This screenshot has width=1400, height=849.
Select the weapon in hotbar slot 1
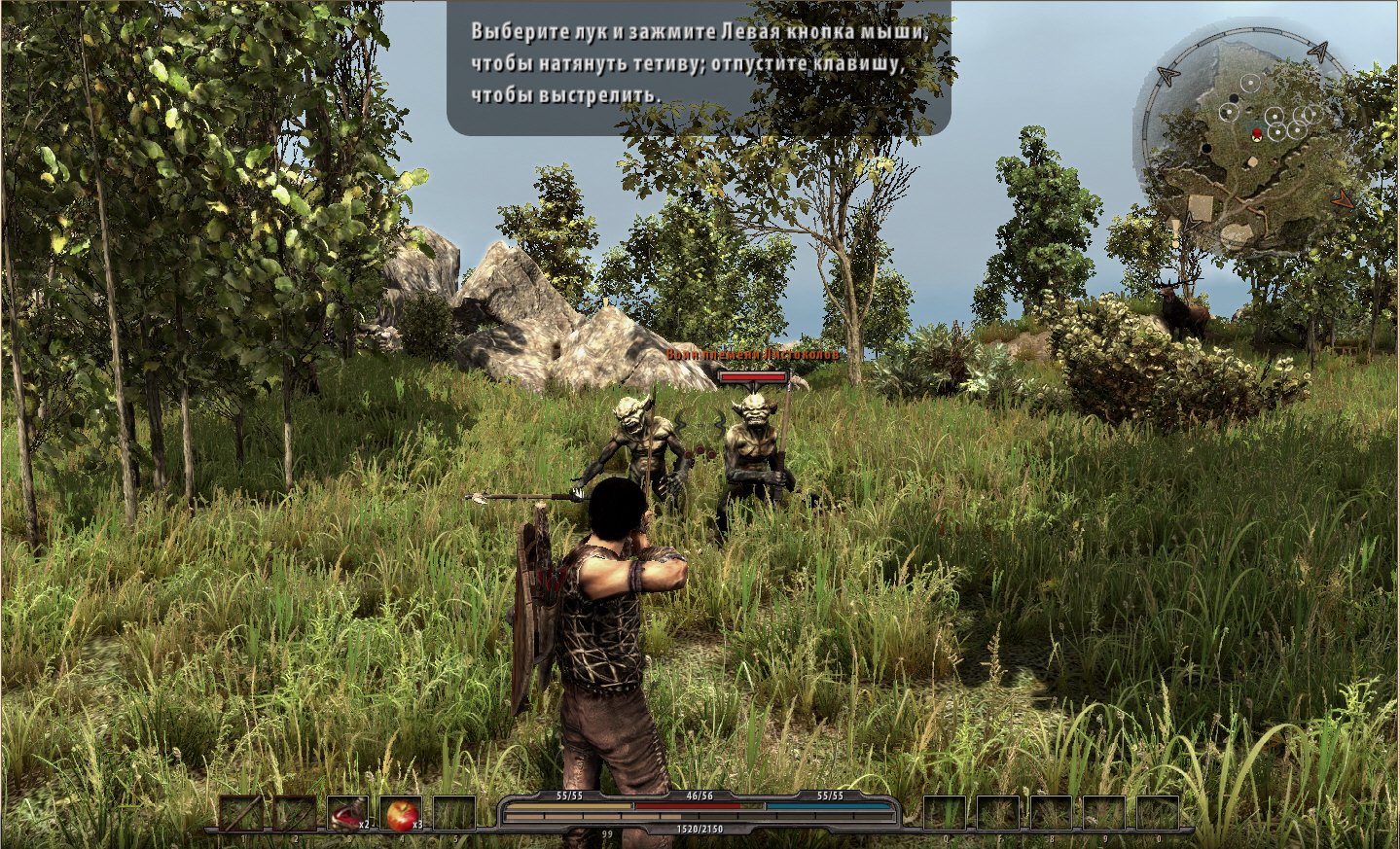[x=241, y=814]
